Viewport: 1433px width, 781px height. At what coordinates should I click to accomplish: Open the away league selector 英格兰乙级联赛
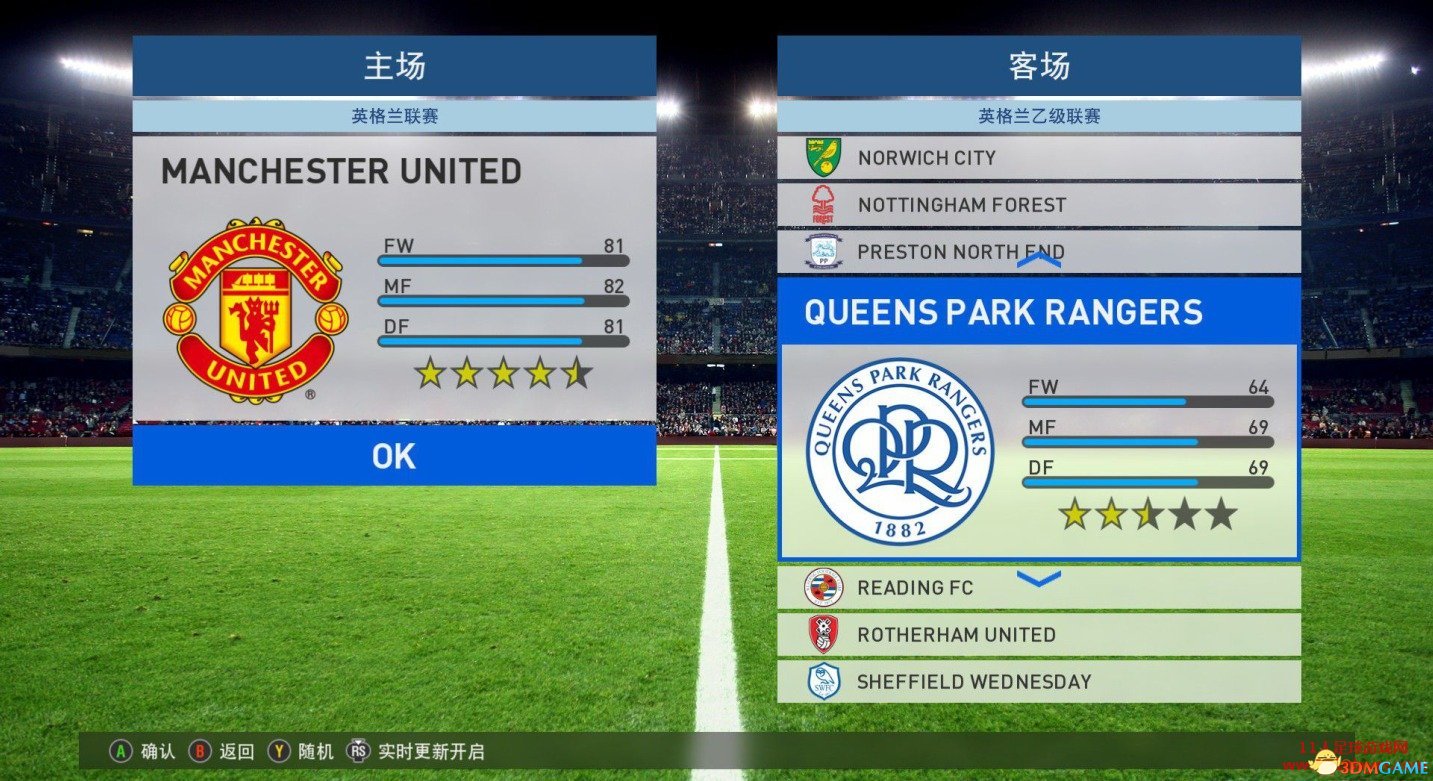1038,116
